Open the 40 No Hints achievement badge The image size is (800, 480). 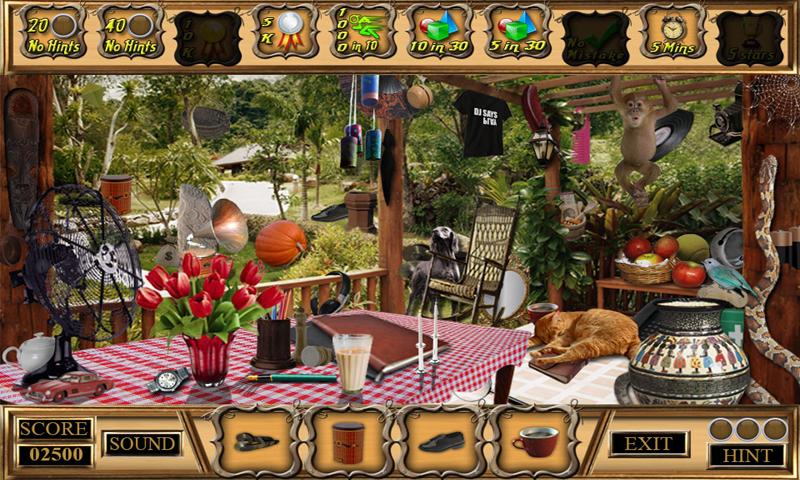pyautogui.click(x=131, y=34)
